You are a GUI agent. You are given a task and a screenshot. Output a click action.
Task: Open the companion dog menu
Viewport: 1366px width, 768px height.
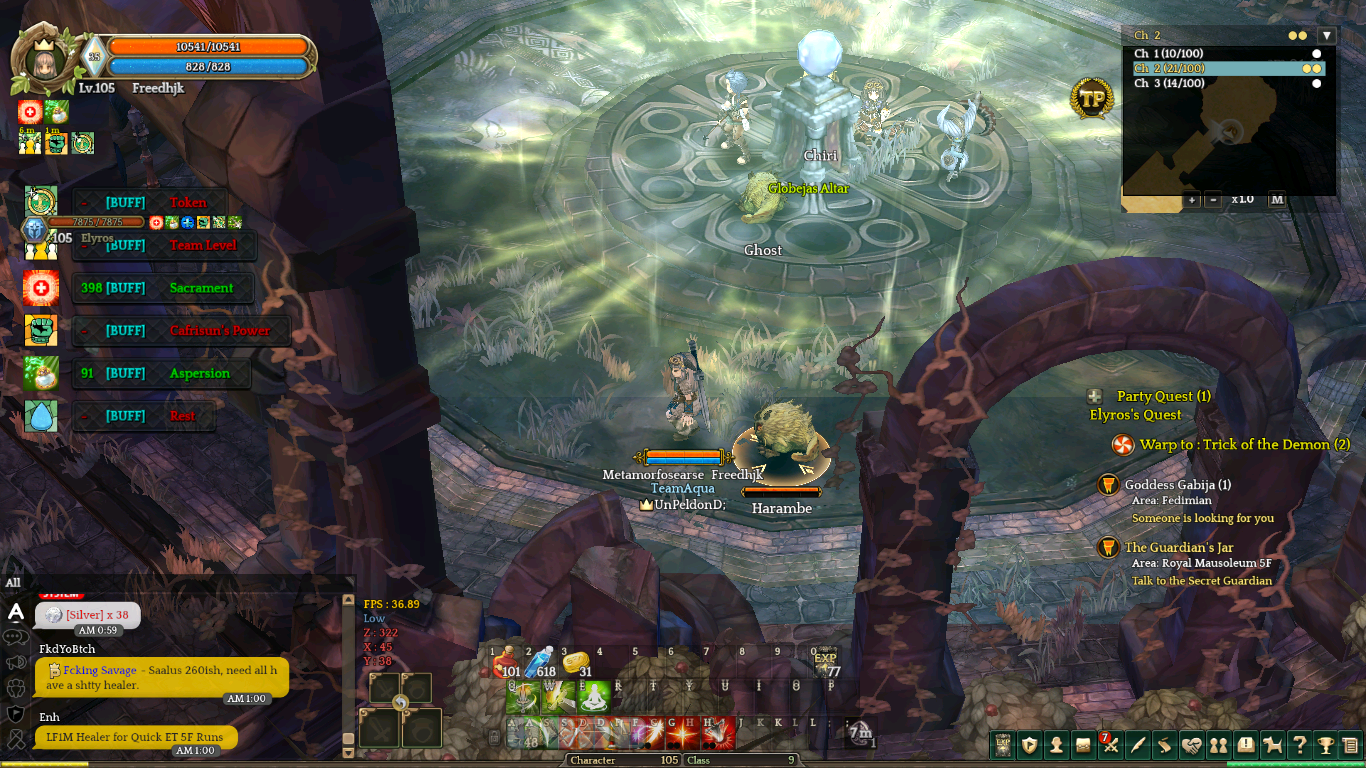click(x=1272, y=745)
